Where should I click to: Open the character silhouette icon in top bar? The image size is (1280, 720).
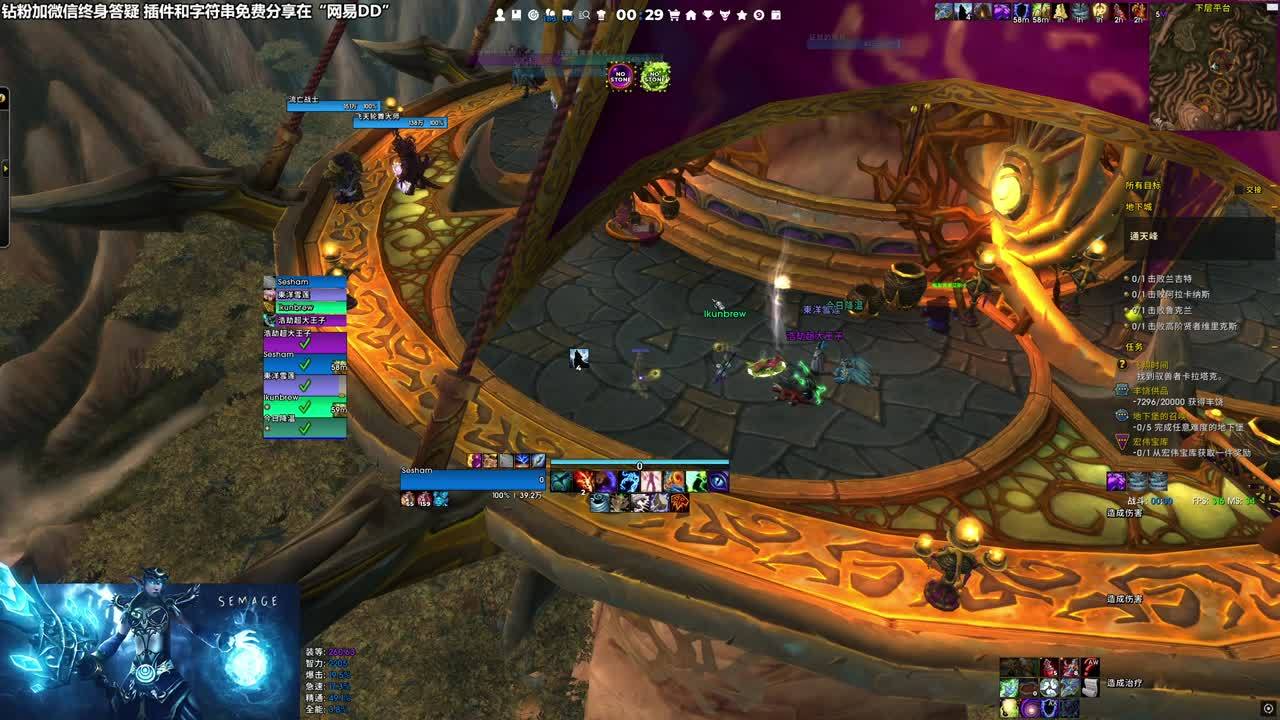point(500,15)
